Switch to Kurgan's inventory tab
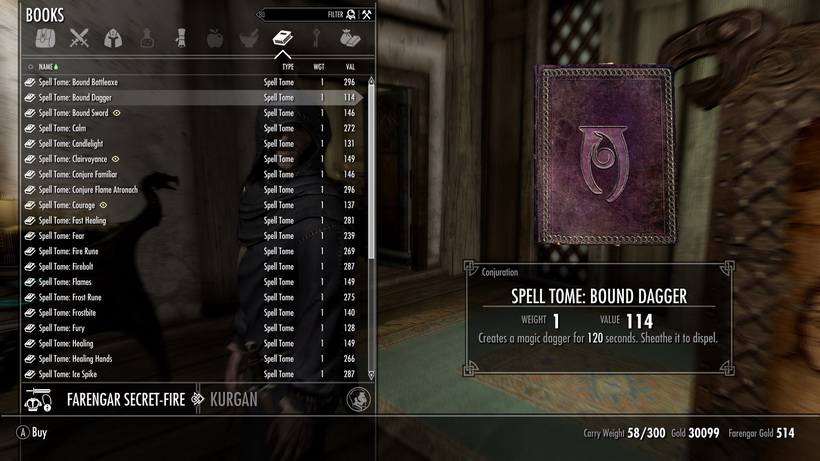Screen dimensions: 820x461 coord(235,400)
